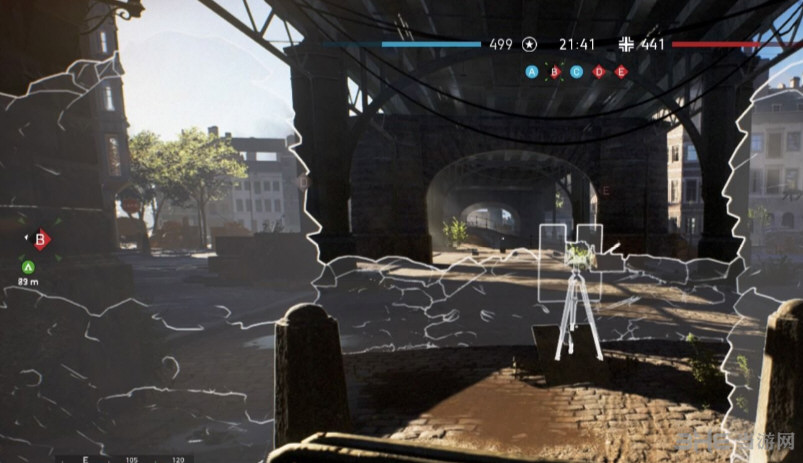The height and width of the screenshot is (463, 803).
Task: Select the blue A flag in the objective row
Action: coord(532,71)
